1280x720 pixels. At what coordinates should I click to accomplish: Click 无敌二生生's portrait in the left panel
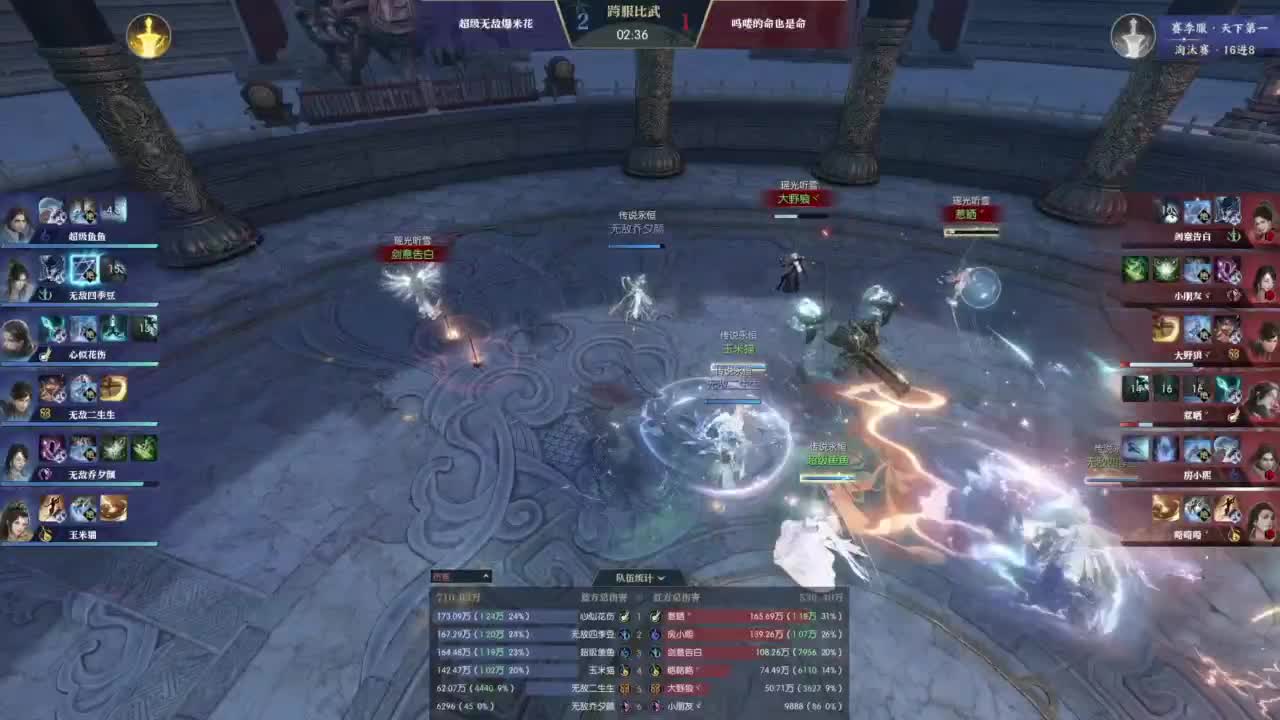[x=17, y=400]
